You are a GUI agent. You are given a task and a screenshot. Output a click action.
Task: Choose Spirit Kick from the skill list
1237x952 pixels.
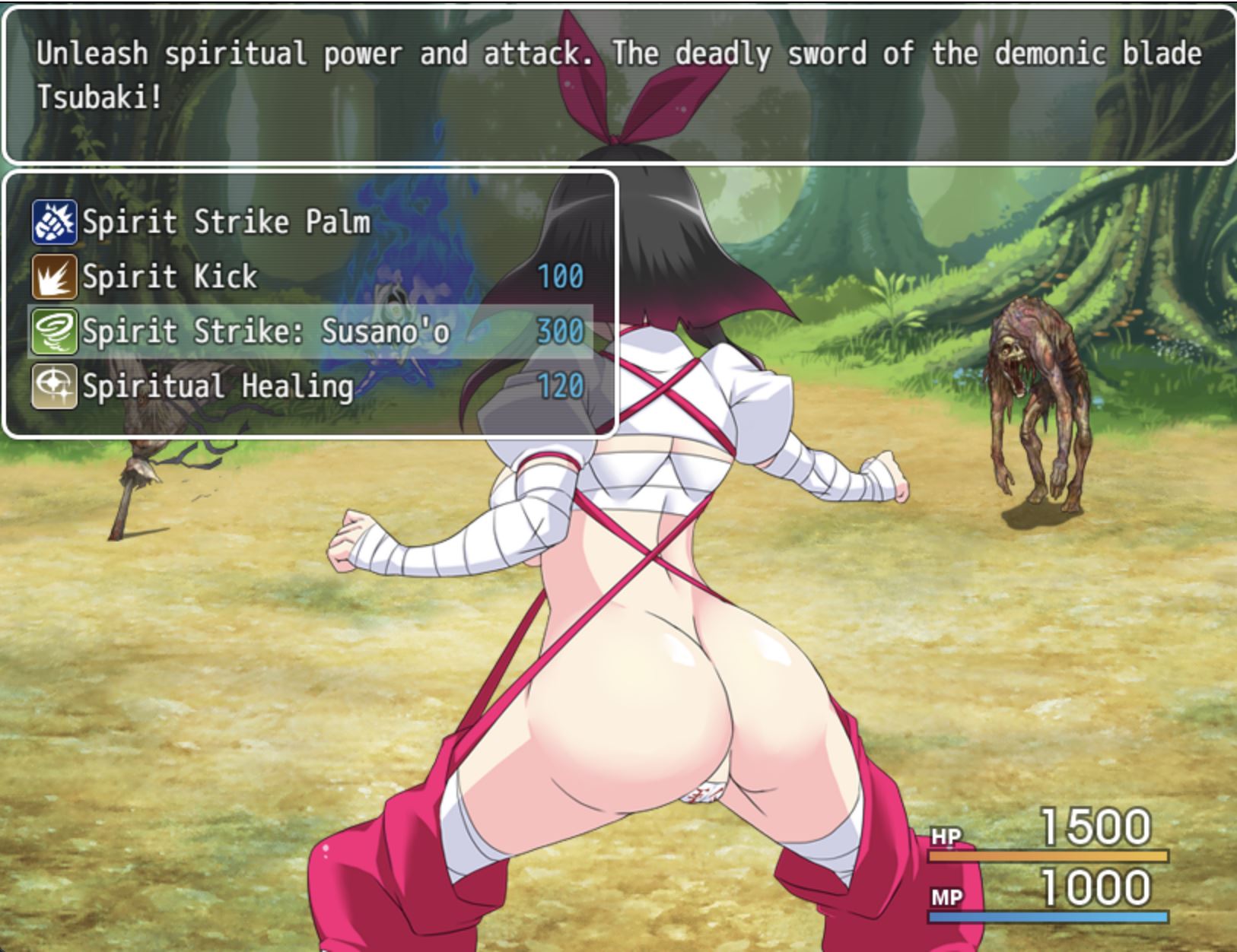(x=170, y=277)
